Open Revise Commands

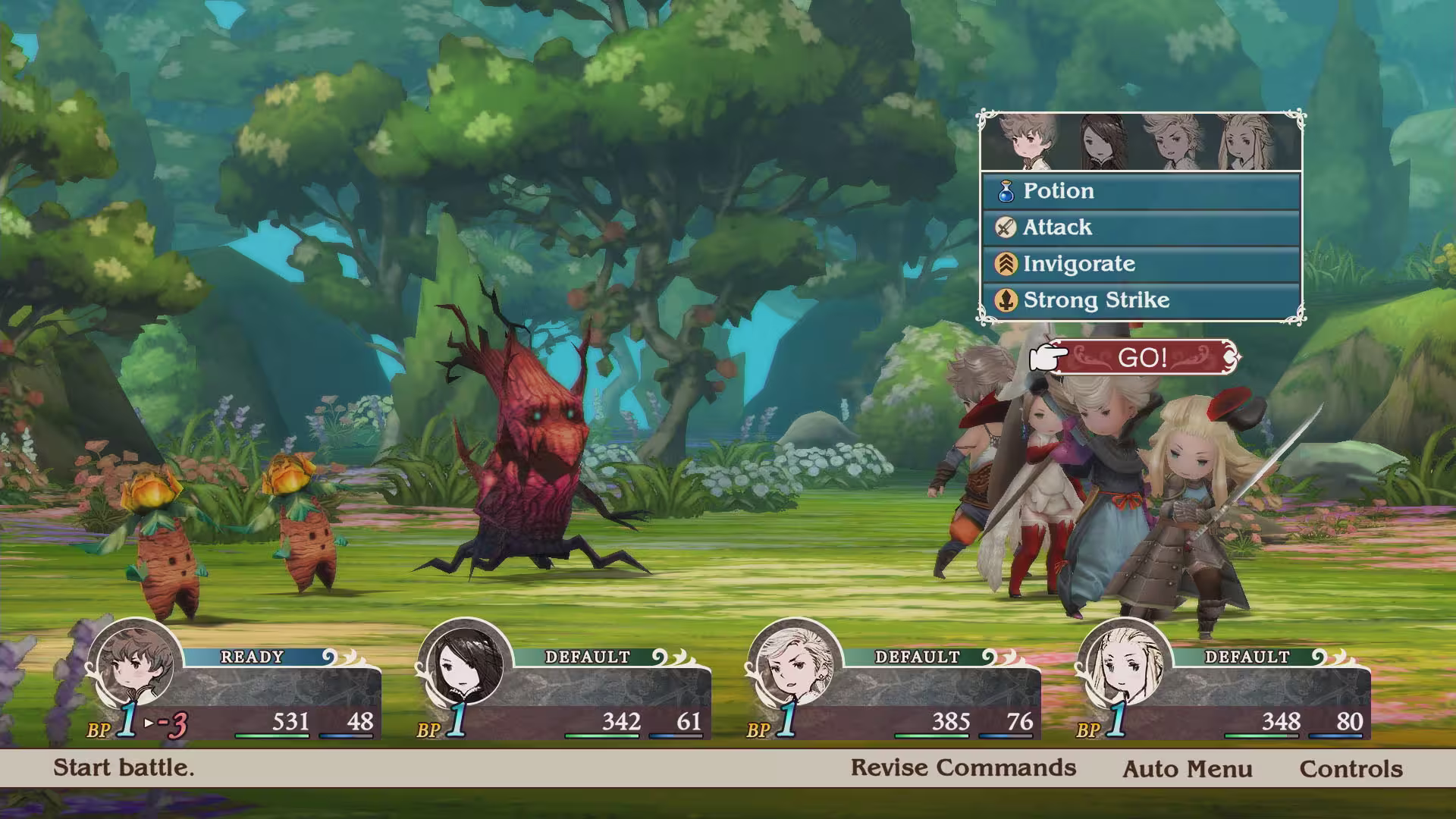point(963,767)
